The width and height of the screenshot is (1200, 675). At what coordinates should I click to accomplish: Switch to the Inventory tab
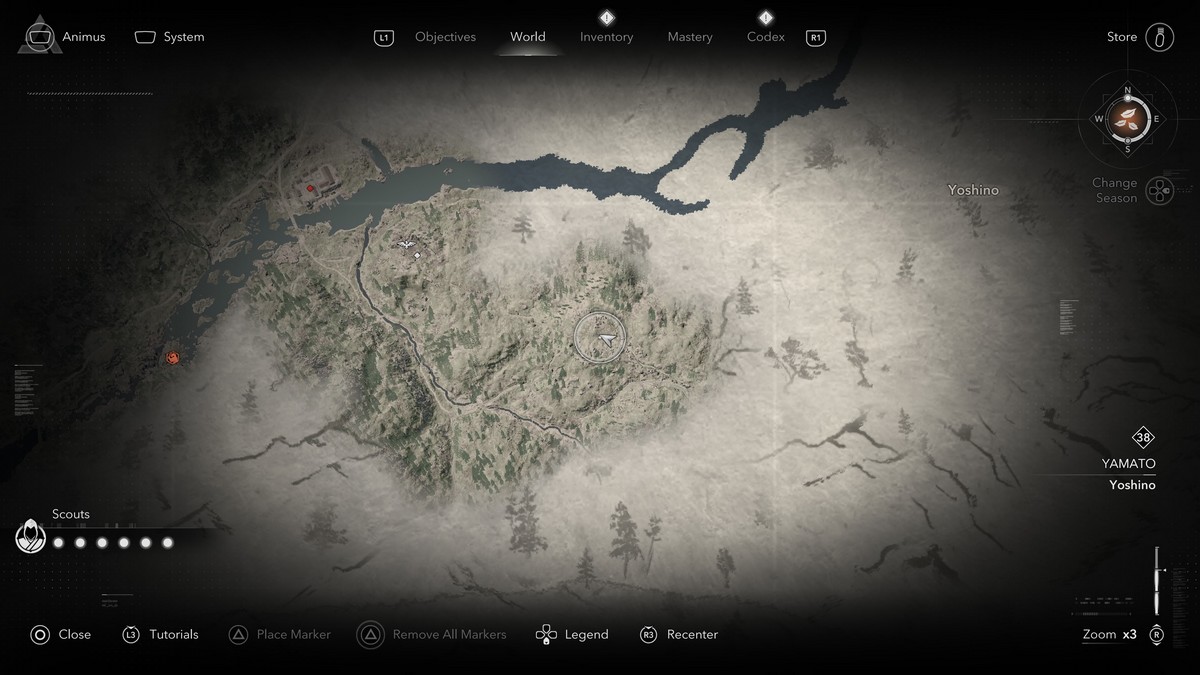pyautogui.click(x=606, y=37)
